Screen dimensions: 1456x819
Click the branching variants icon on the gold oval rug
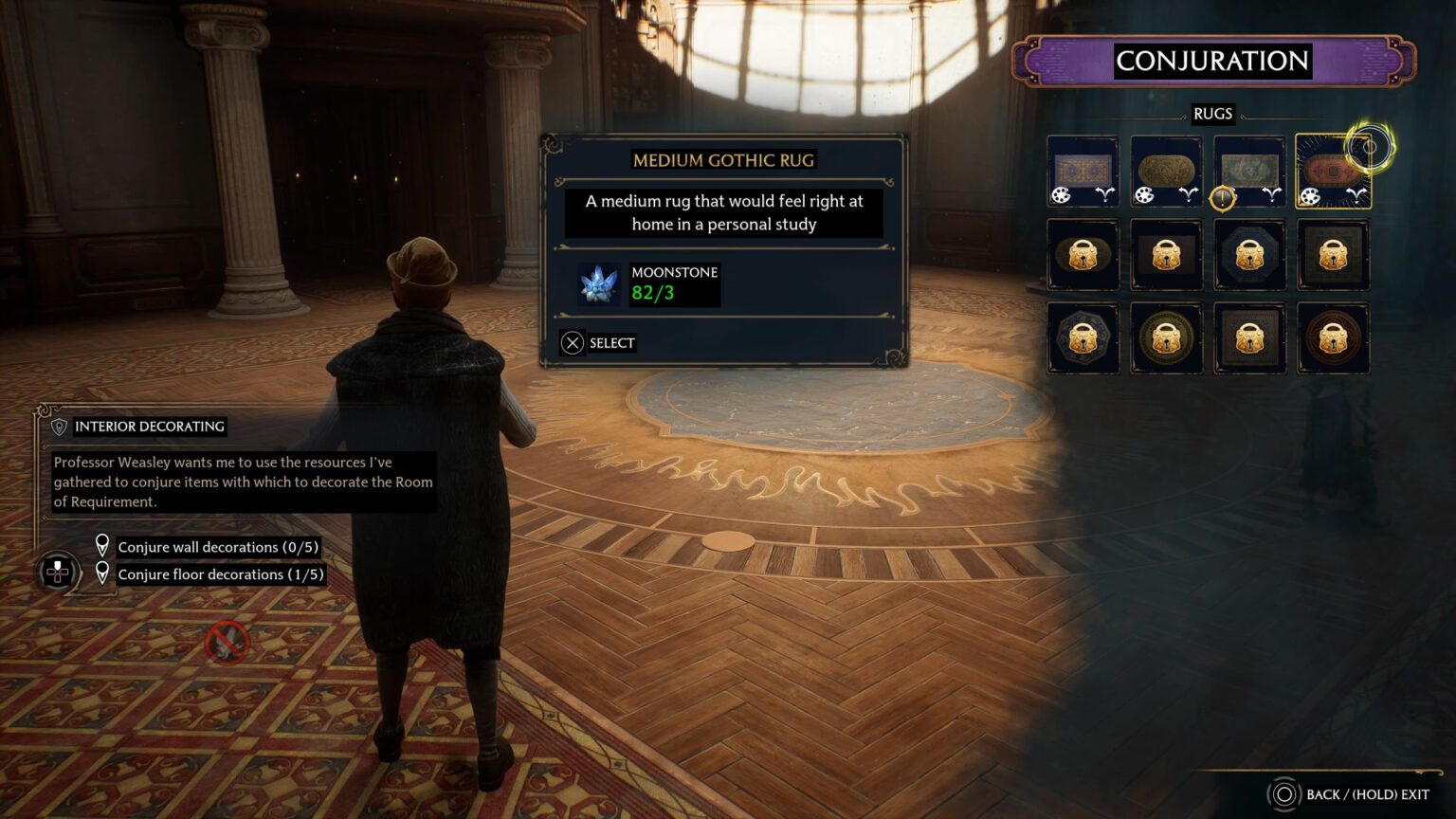coord(1189,195)
